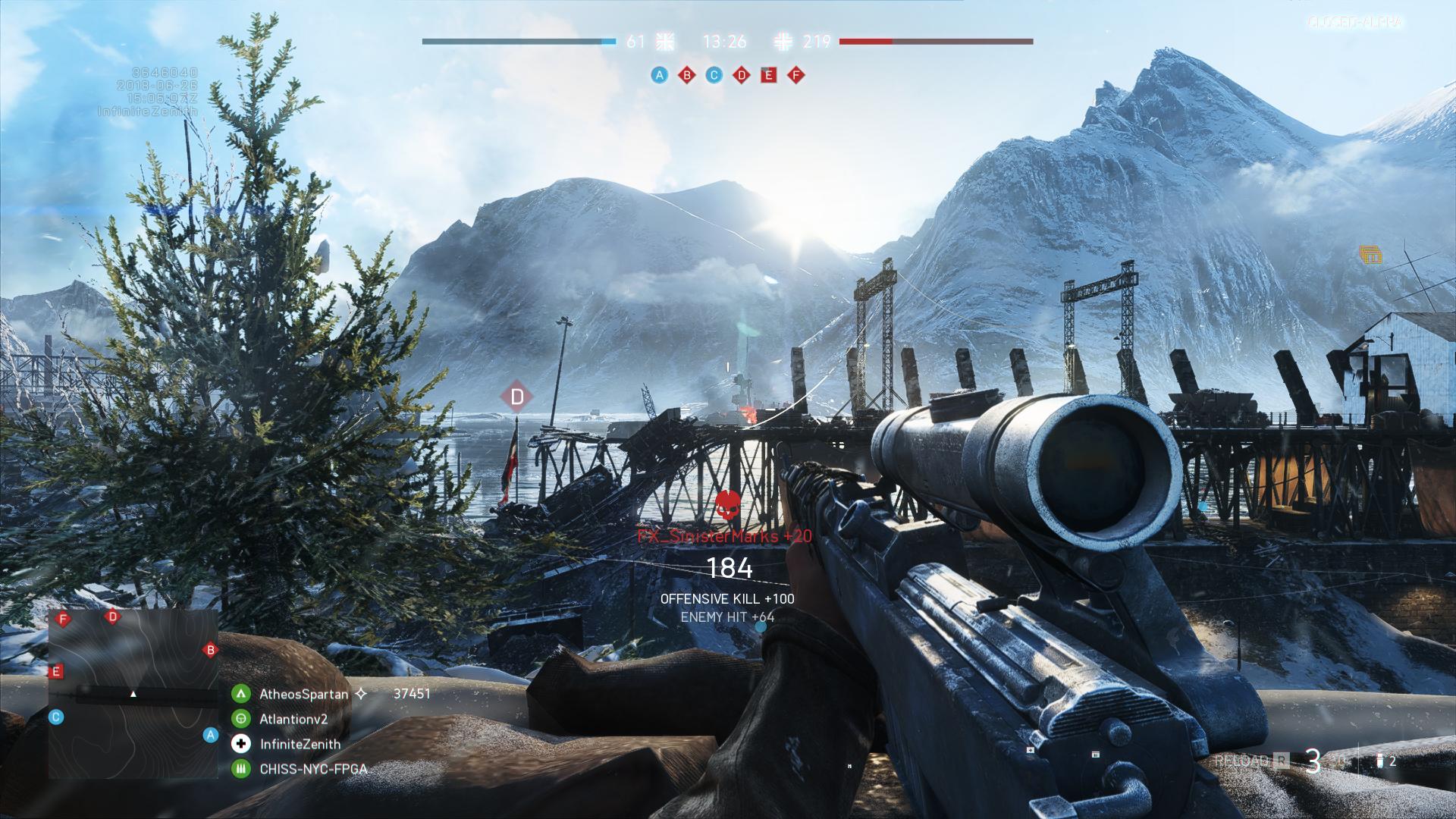Image resolution: width=1456 pixels, height=819 pixels.
Task: Click the grenade icon beside the ammo count
Action: click(x=1380, y=761)
